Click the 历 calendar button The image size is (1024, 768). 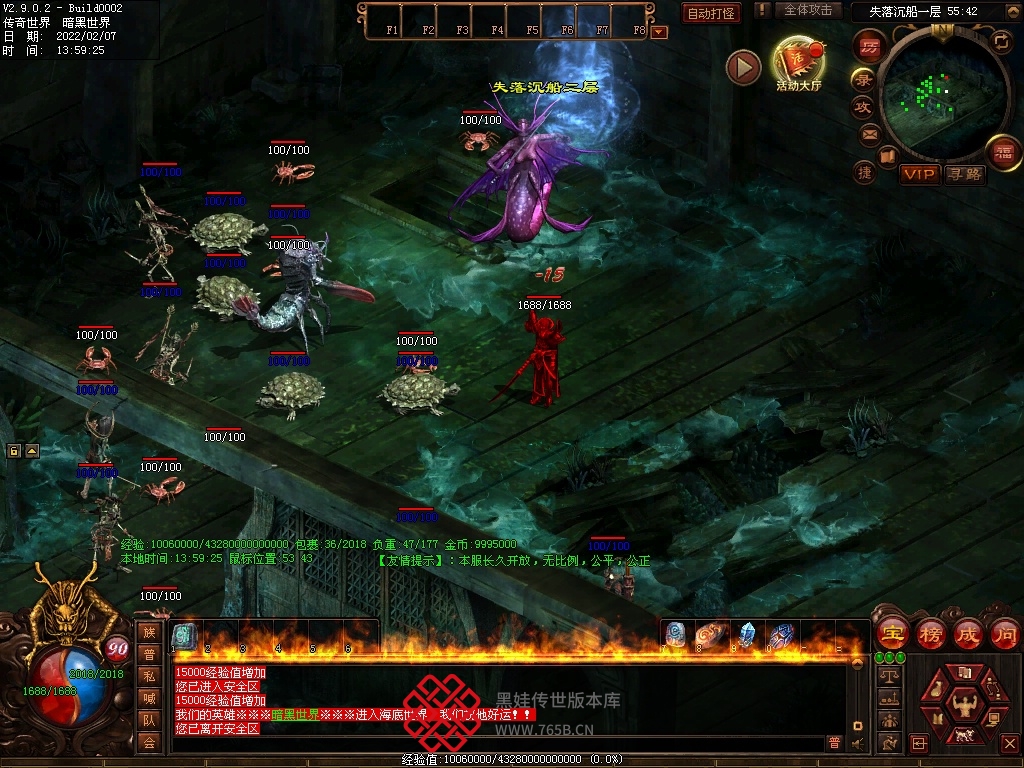(869, 45)
